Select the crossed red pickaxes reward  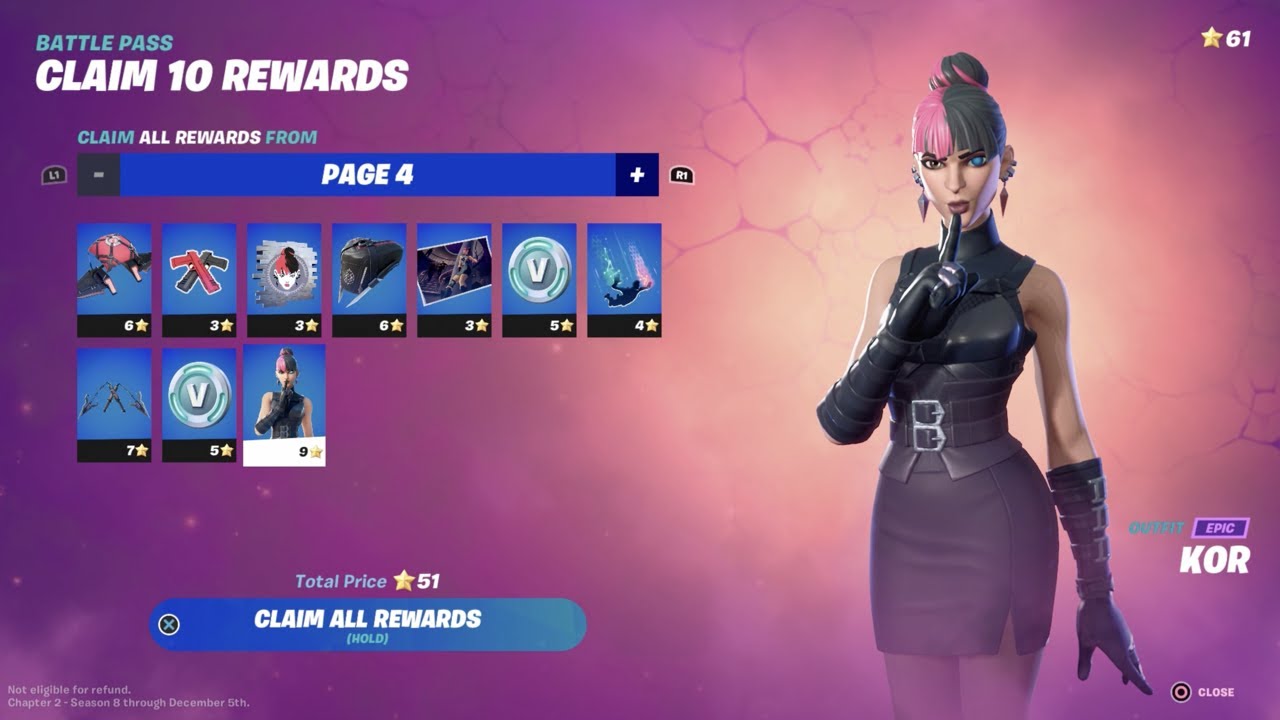(198, 275)
